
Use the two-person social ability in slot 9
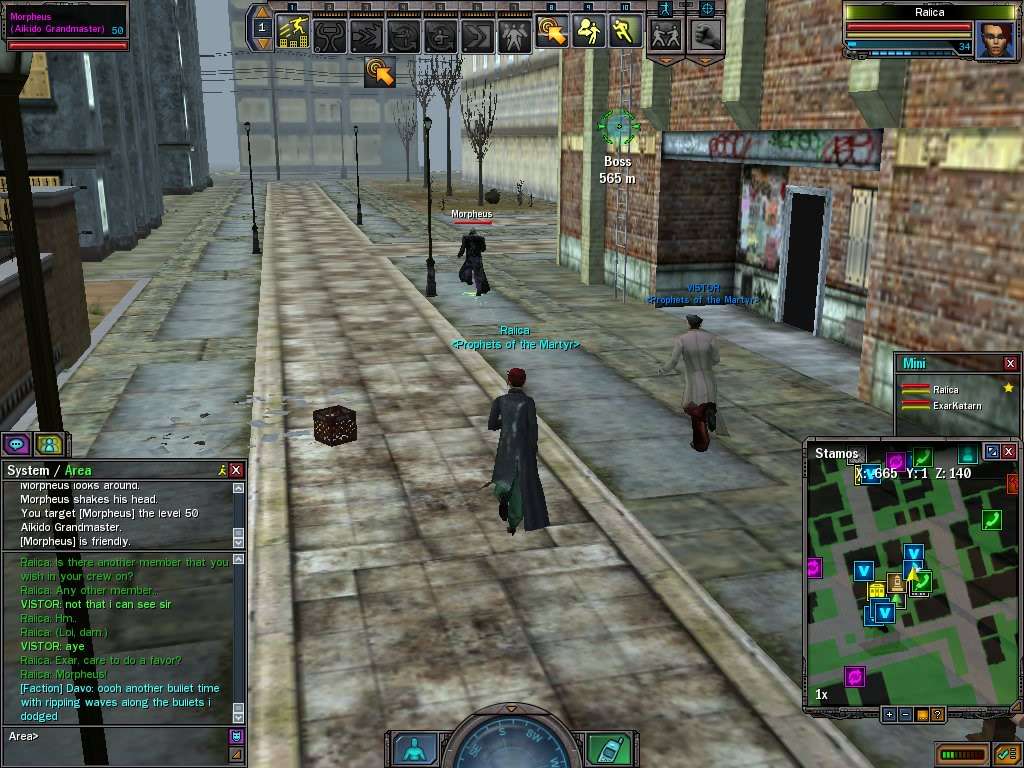[x=587, y=32]
